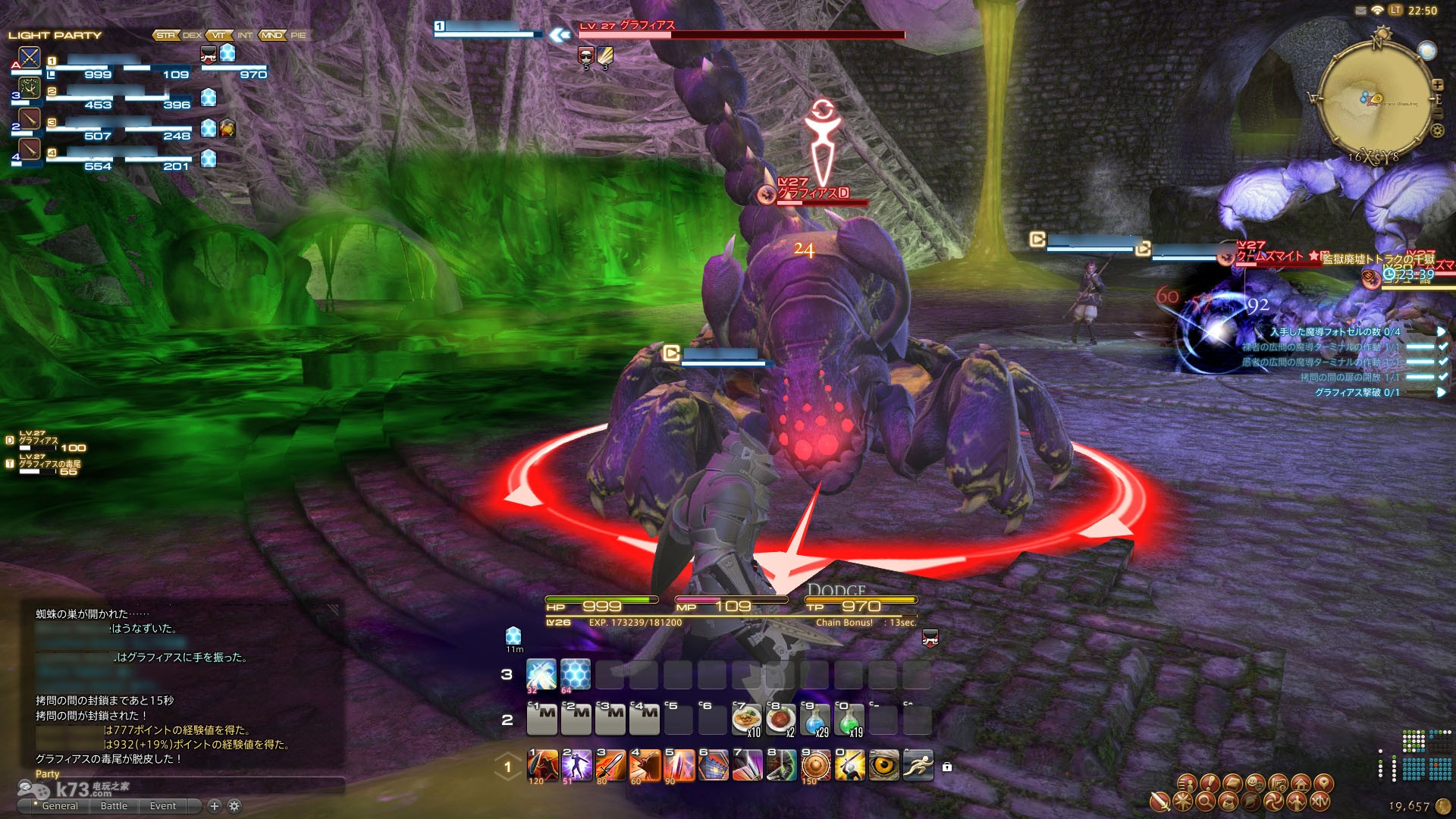The height and width of the screenshot is (819, 1456).
Task: Use the blue potion stack x29
Action: [x=815, y=720]
